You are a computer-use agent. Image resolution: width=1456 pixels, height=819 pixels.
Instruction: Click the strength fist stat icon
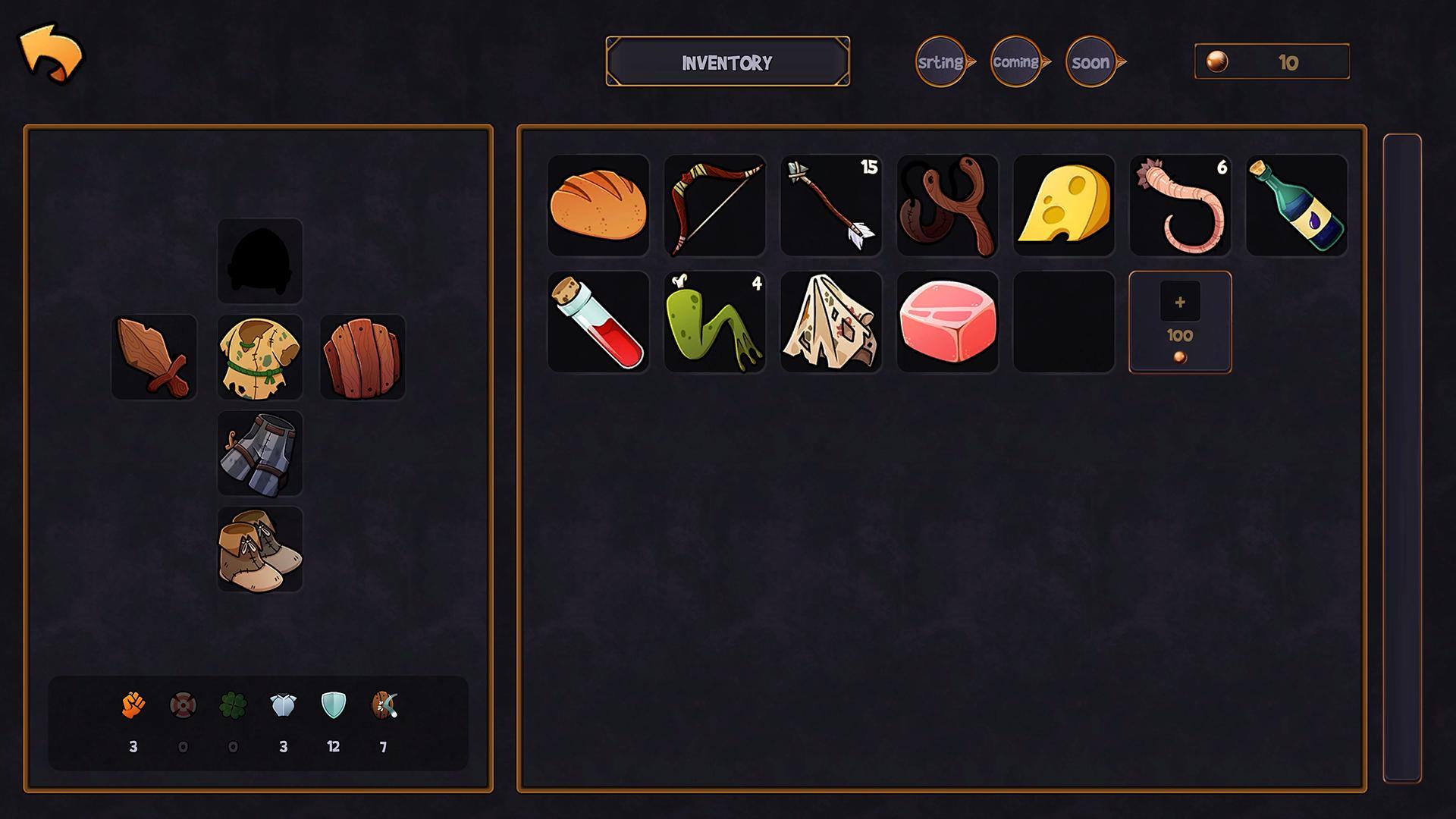pyautogui.click(x=133, y=707)
